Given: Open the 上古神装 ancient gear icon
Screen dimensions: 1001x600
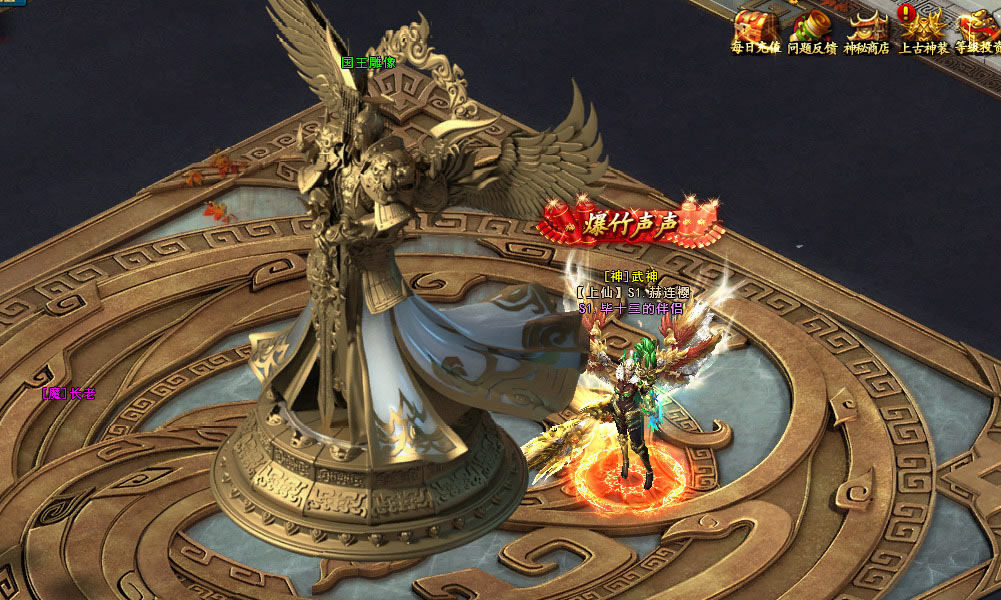Looking at the screenshot, I should point(923,27).
